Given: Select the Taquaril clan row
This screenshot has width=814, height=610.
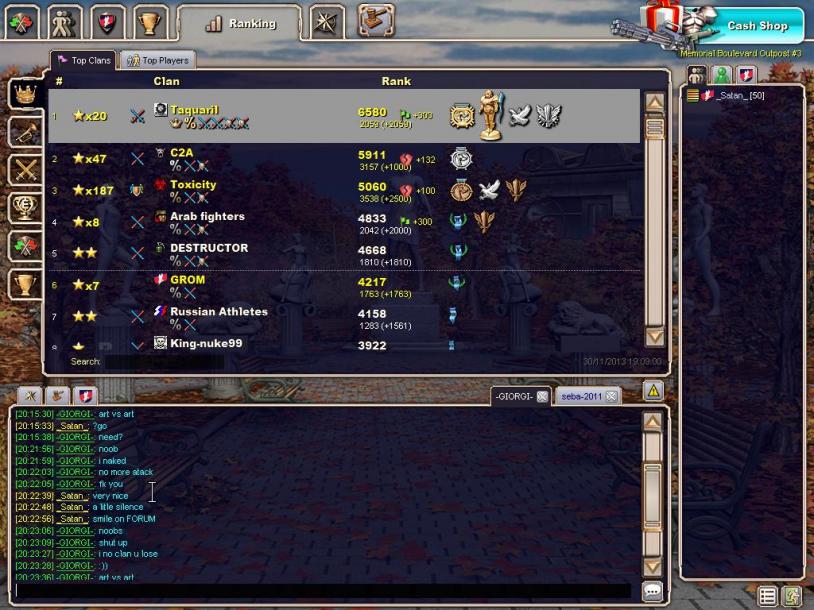Looking at the screenshot, I should (x=194, y=110).
